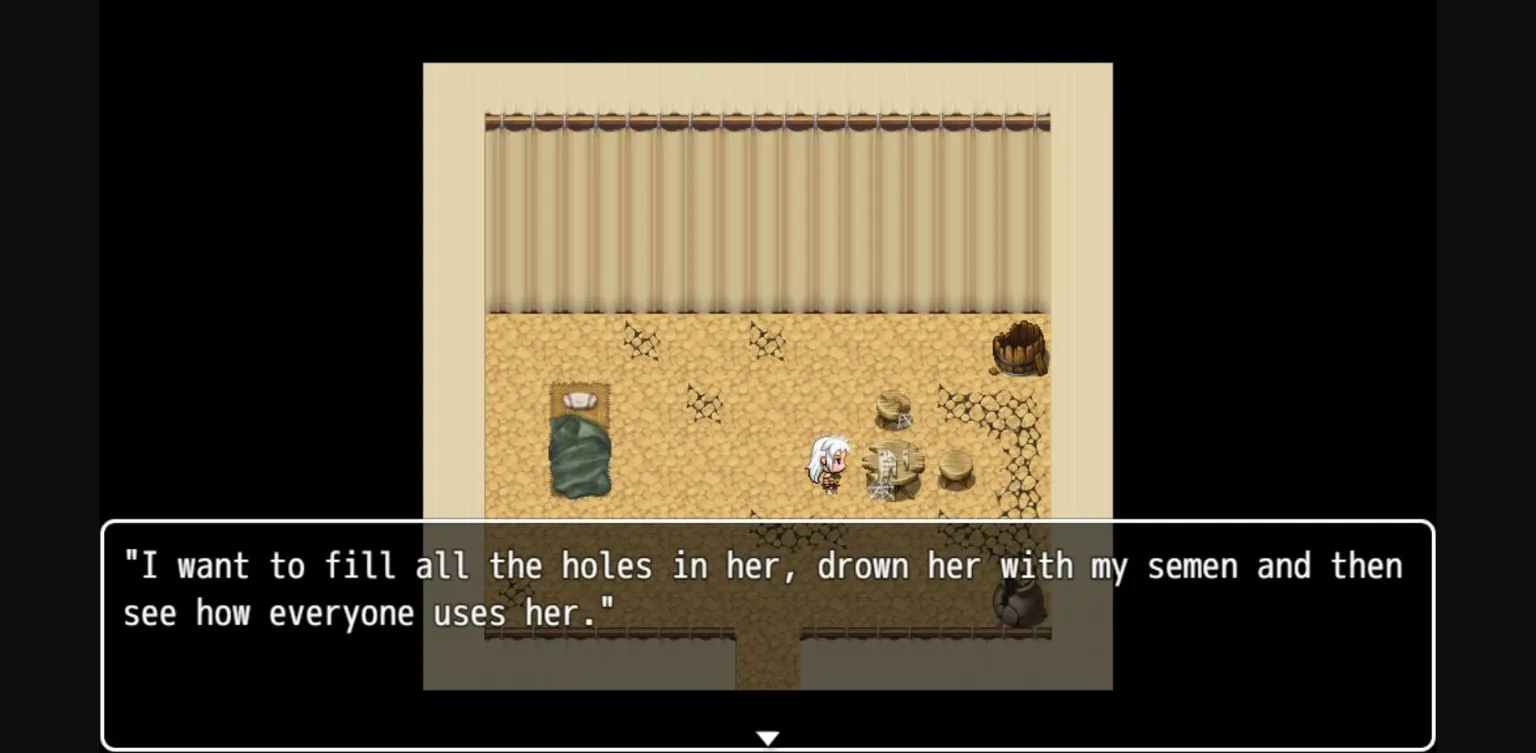
Task: Click the bottom doorway exit path
Action: point(768,665)
